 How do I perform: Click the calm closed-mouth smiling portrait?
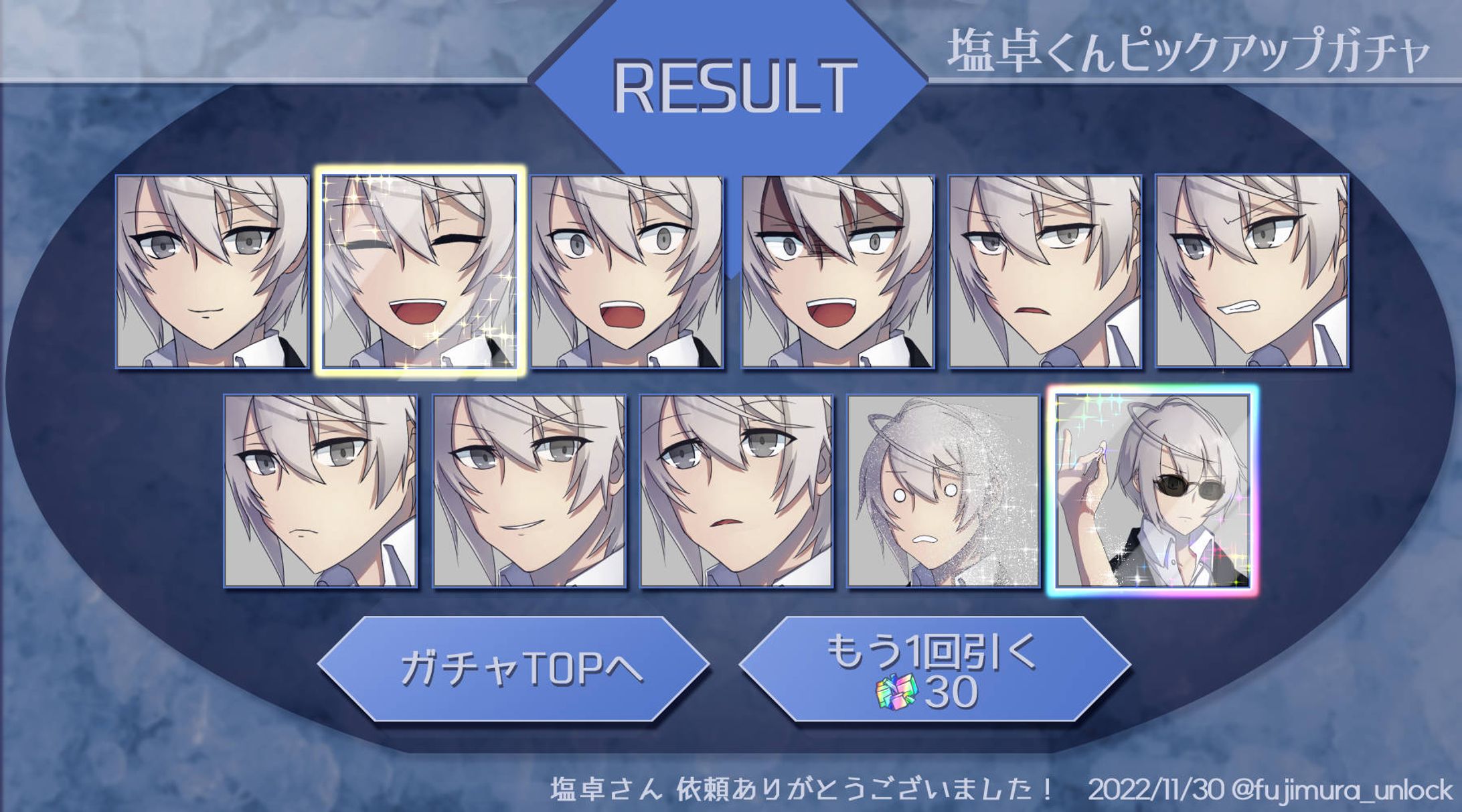[212, 271]
